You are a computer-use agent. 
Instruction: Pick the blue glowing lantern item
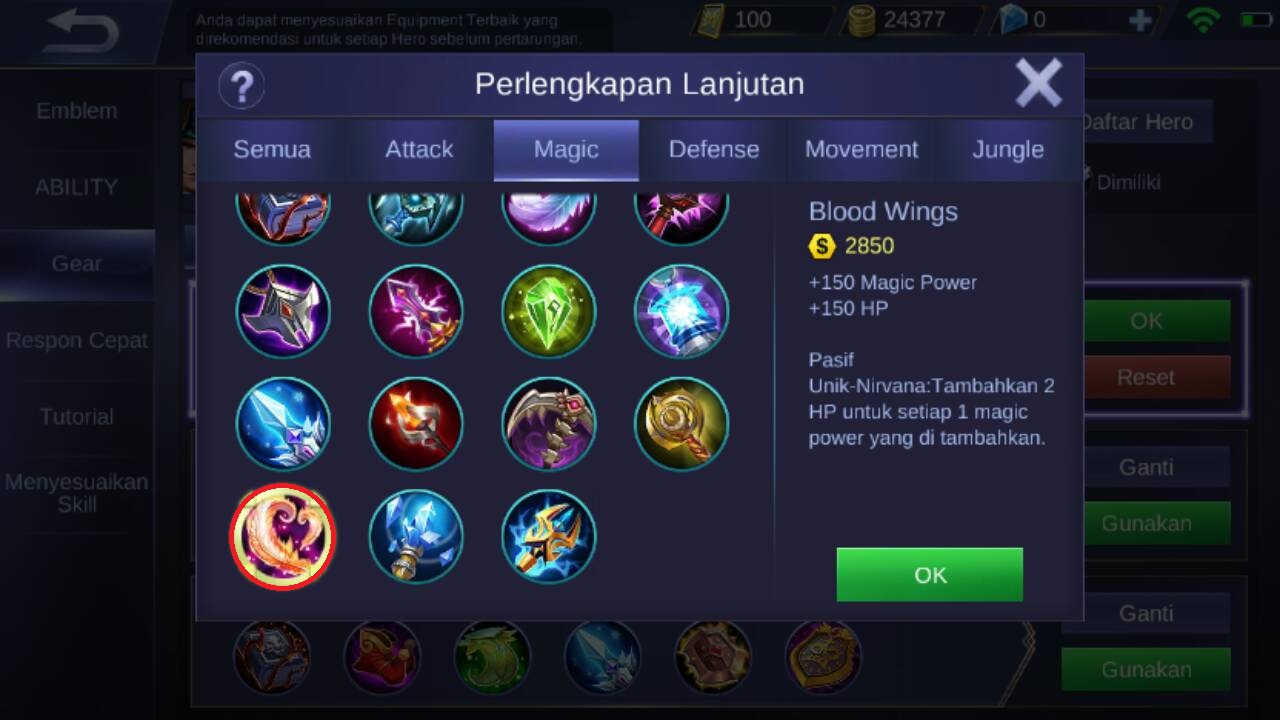coord(681,311)
